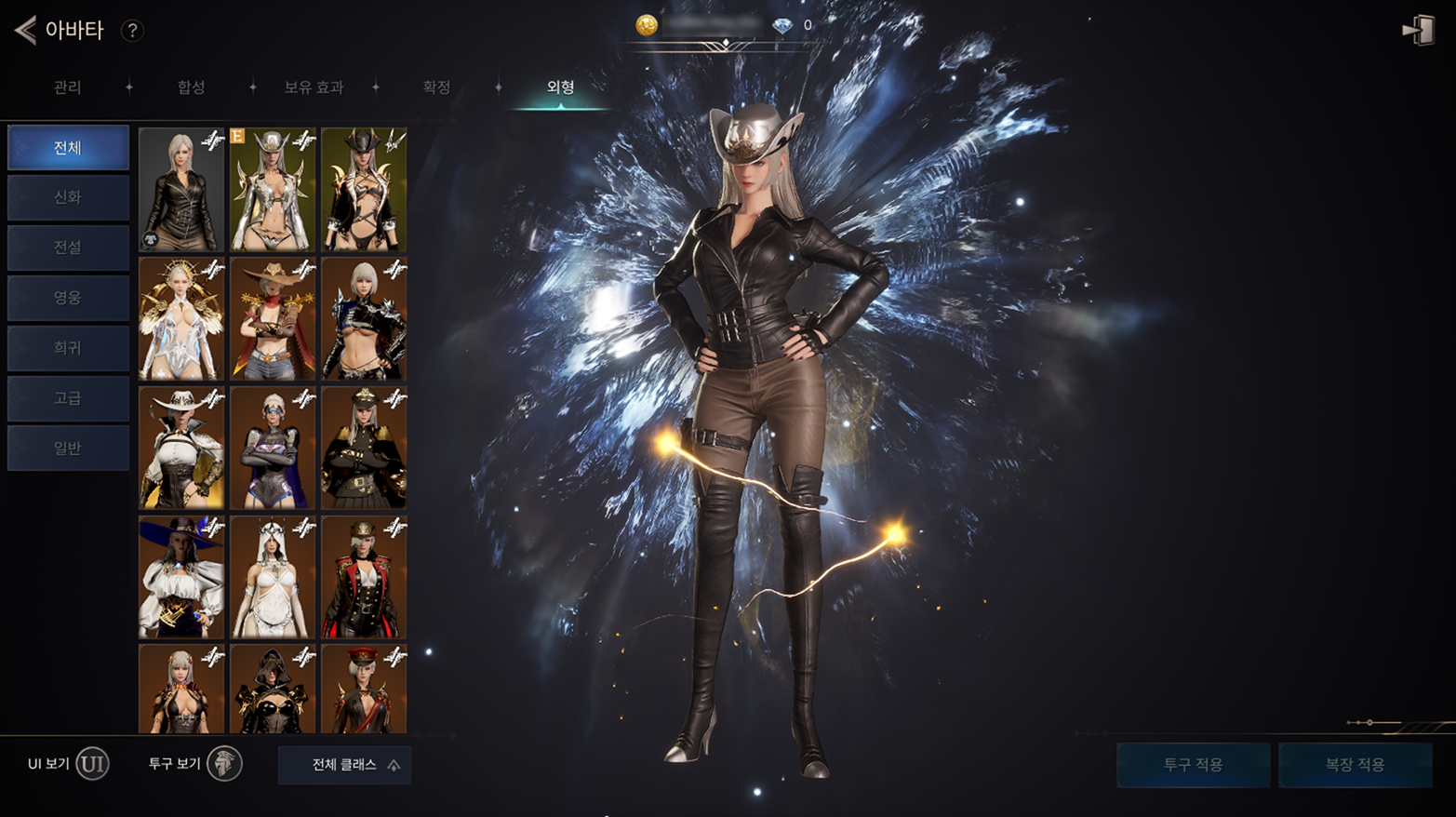Screen dimensions: 1456x817
Task: Go back from the 아바타 screen
Action: [x=25, y=30]
